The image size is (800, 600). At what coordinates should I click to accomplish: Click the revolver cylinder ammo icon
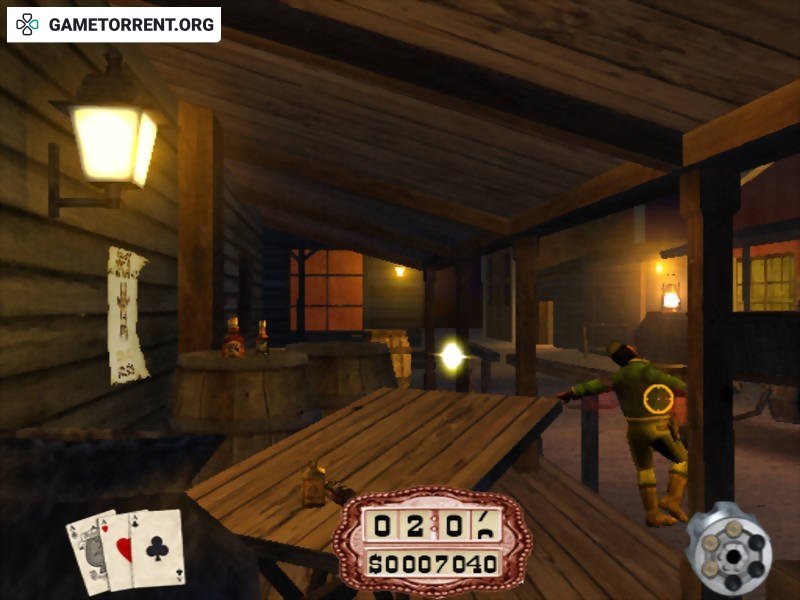(728, 550)
